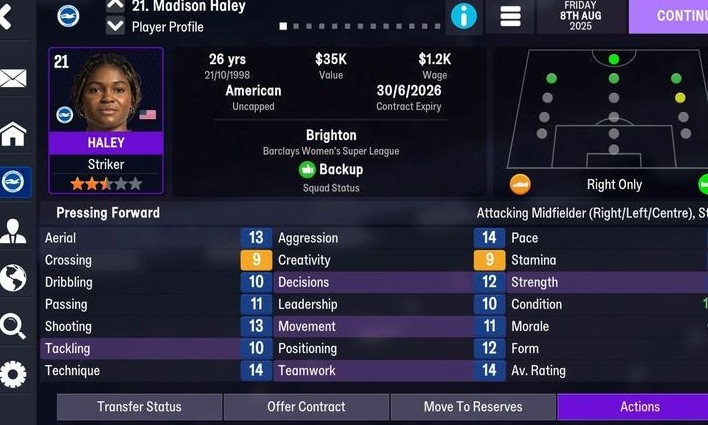
Task: Show the blue information icon help
Action: (464, 16)
